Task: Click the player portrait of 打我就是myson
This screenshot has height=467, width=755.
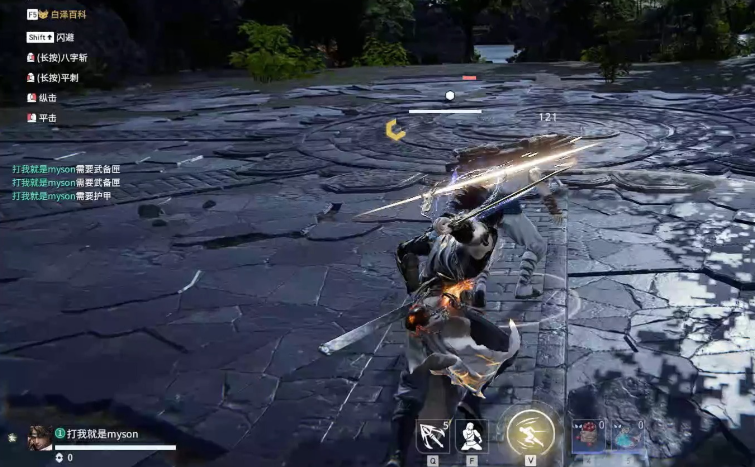Action: (x=40, y=437)
